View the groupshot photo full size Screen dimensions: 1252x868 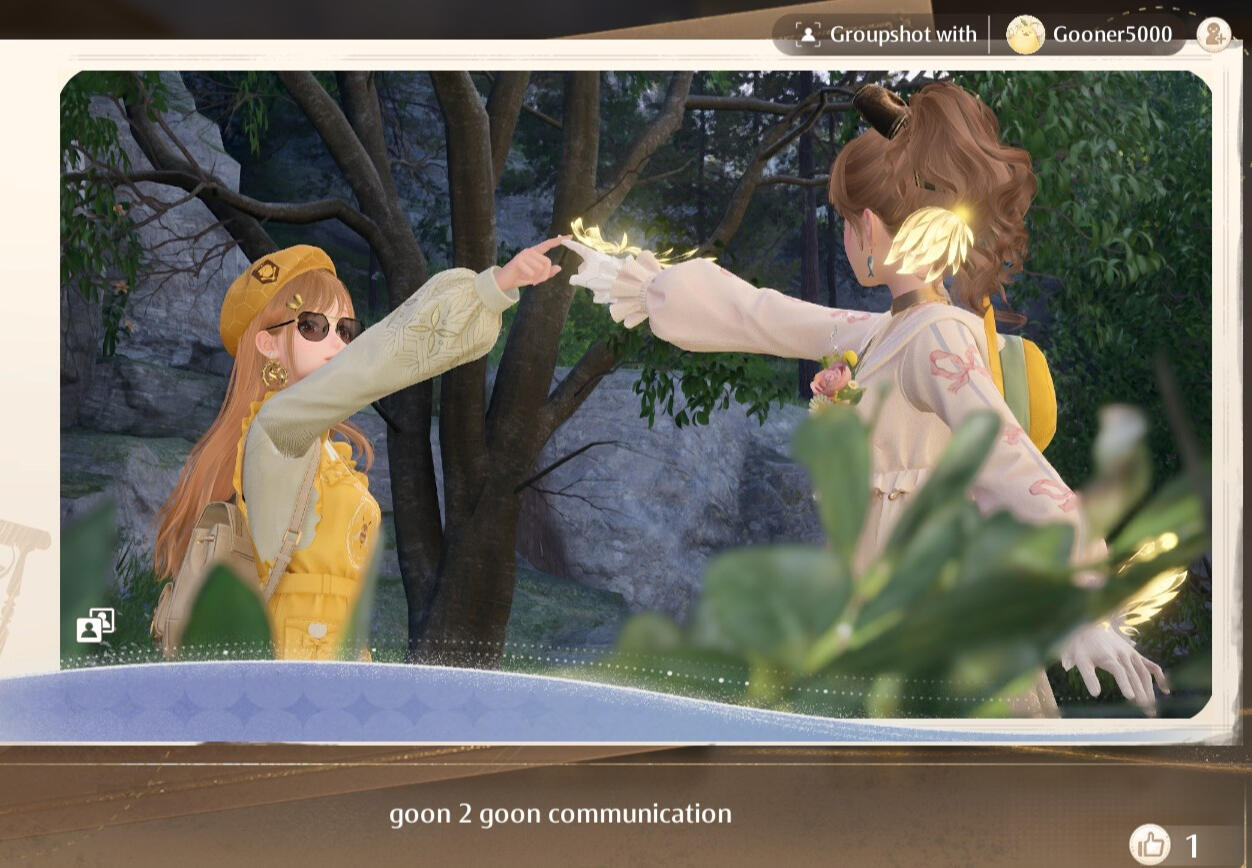636,380
